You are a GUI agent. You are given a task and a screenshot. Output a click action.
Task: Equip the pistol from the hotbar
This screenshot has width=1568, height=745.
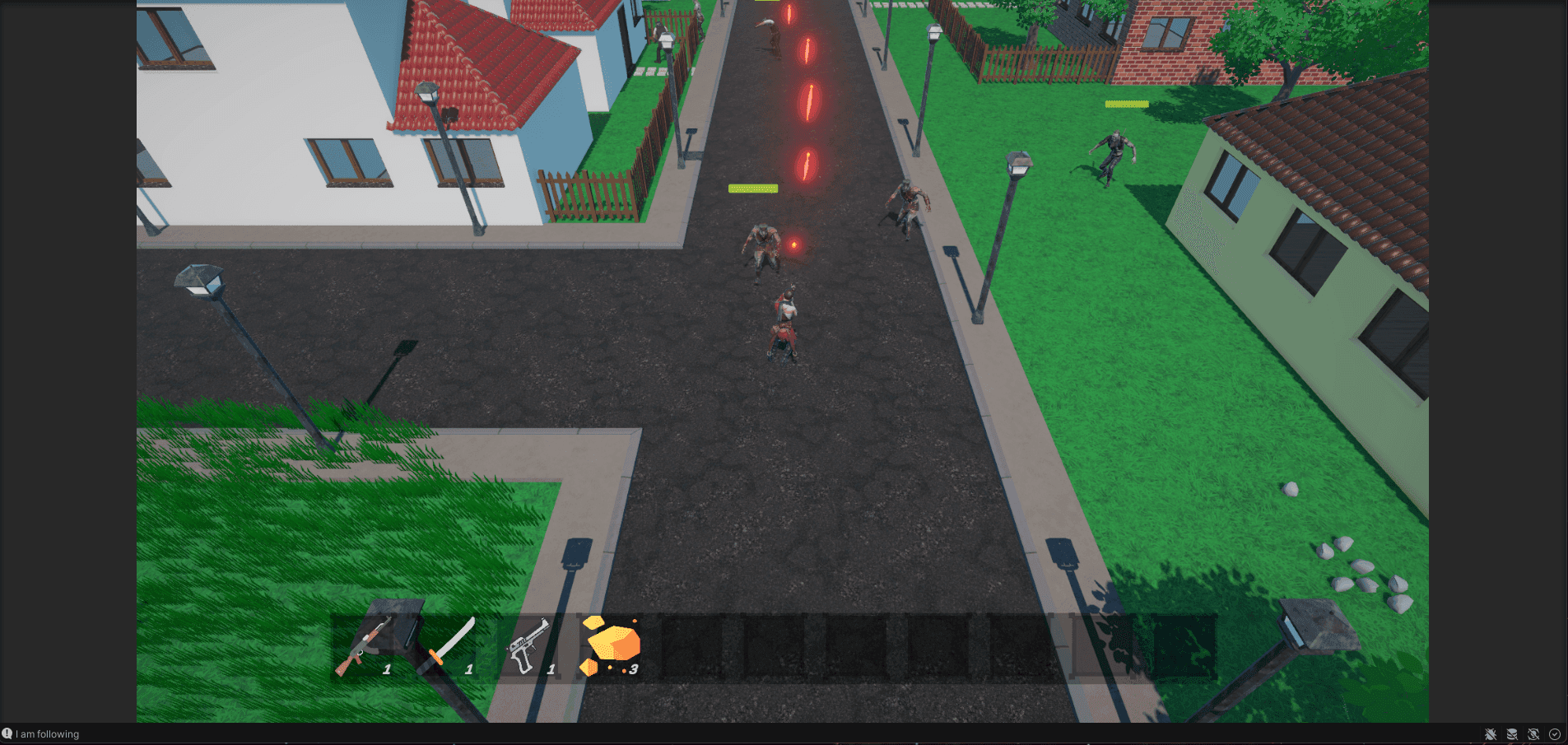point(535,646)
